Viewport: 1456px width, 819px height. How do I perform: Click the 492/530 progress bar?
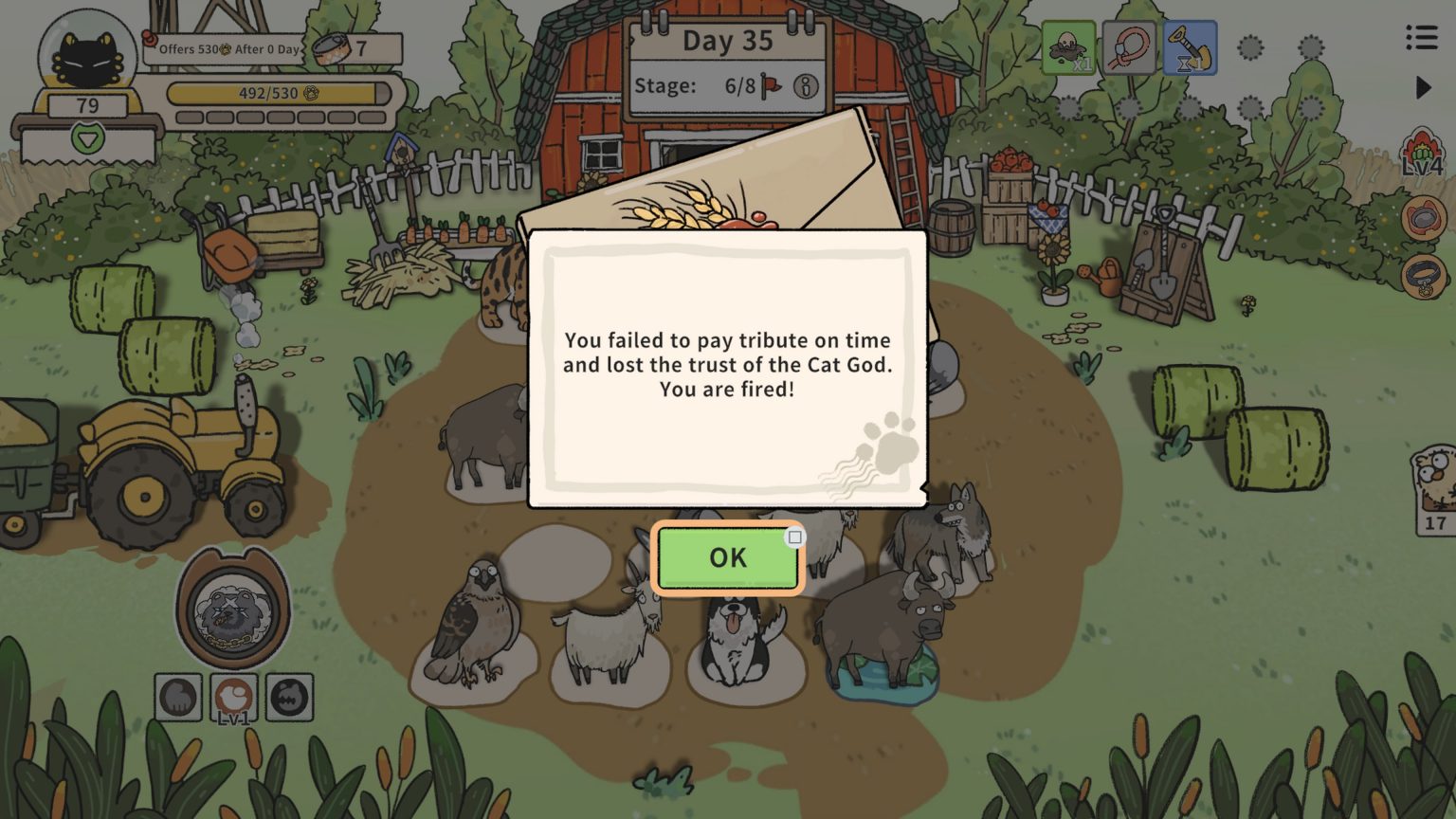point(278,95)
